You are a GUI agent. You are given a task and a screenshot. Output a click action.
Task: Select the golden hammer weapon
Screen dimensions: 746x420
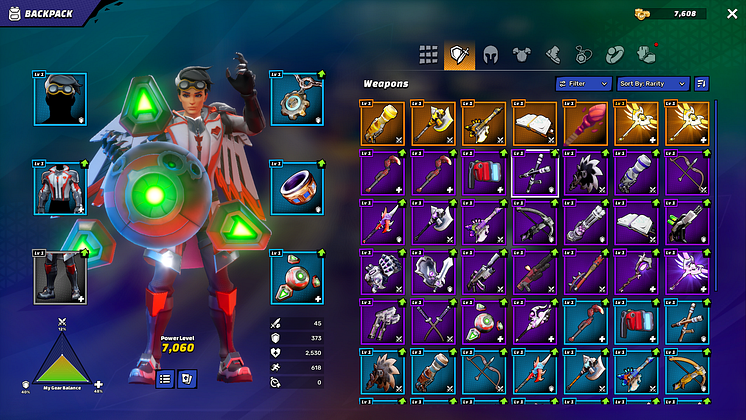[432, 123]
